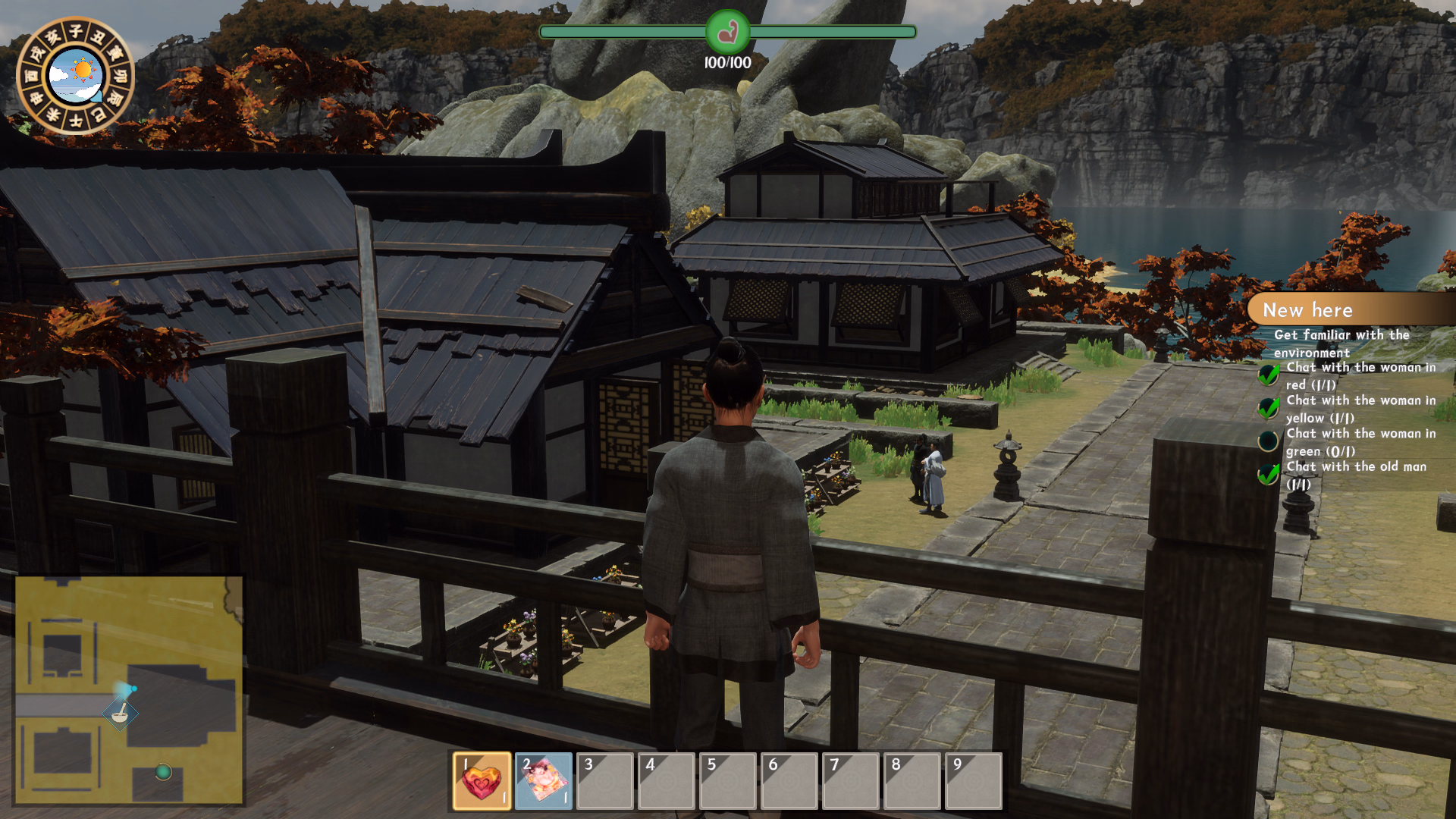
Task: Expand the 'New here' quest header
Action: [x=1307, y=309]
